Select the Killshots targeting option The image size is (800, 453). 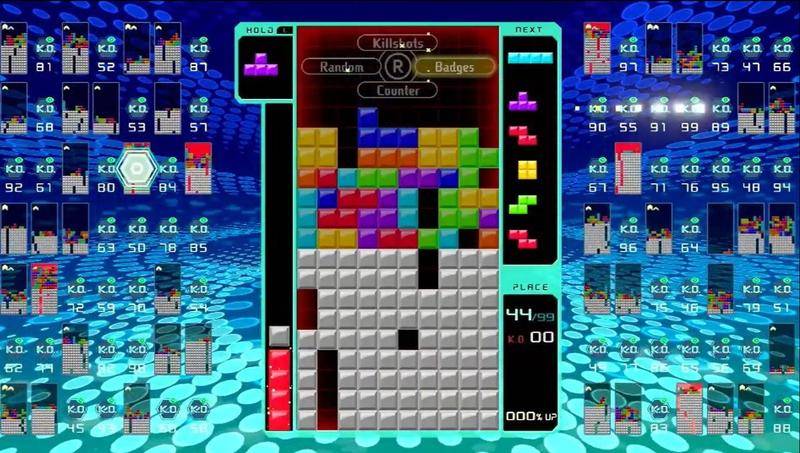pyautogui.click(x=397, y=43)
